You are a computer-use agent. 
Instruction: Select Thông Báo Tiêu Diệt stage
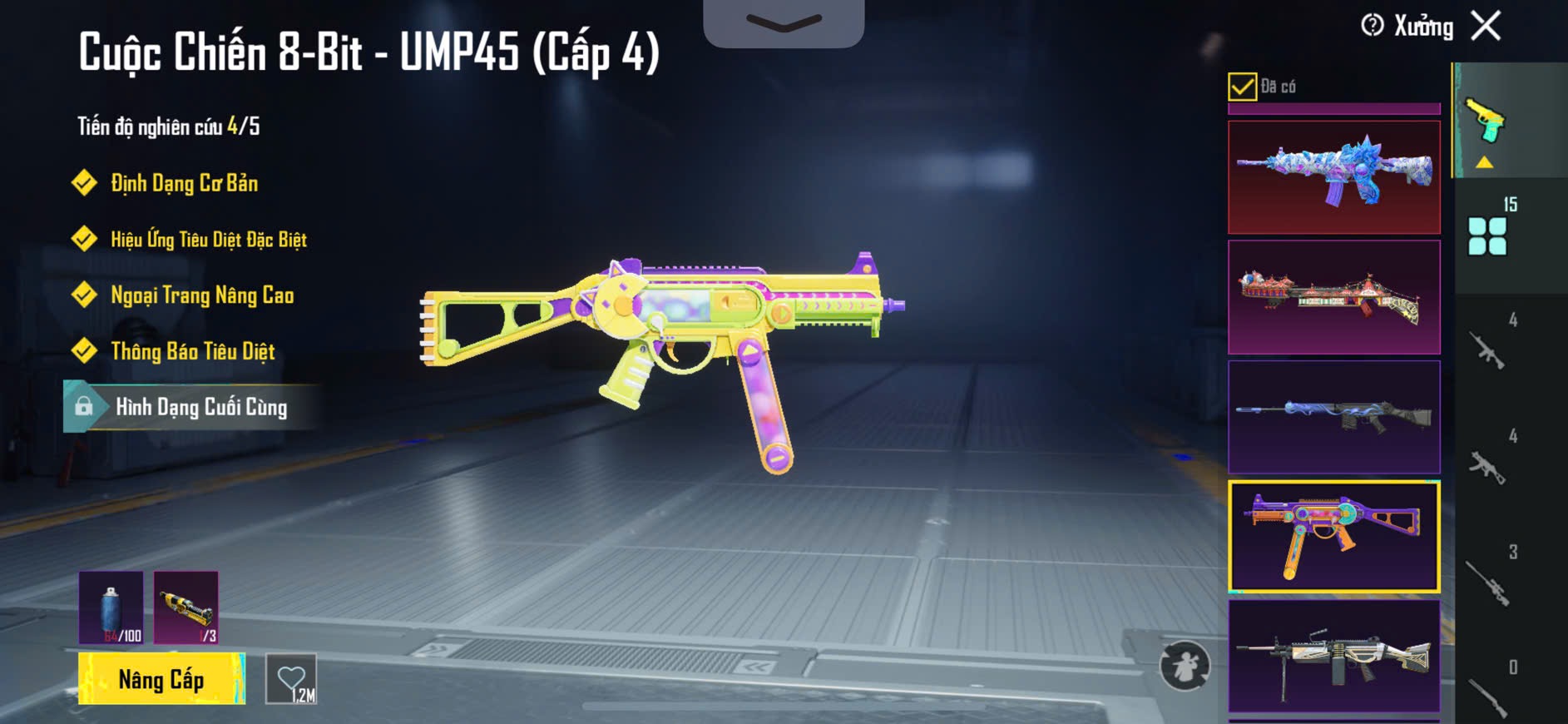[x=192, y=351]
